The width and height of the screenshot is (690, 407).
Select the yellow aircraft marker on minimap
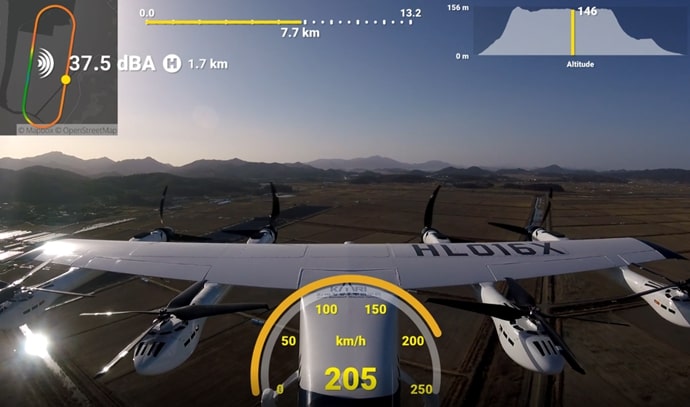click(x=66, y=79)
